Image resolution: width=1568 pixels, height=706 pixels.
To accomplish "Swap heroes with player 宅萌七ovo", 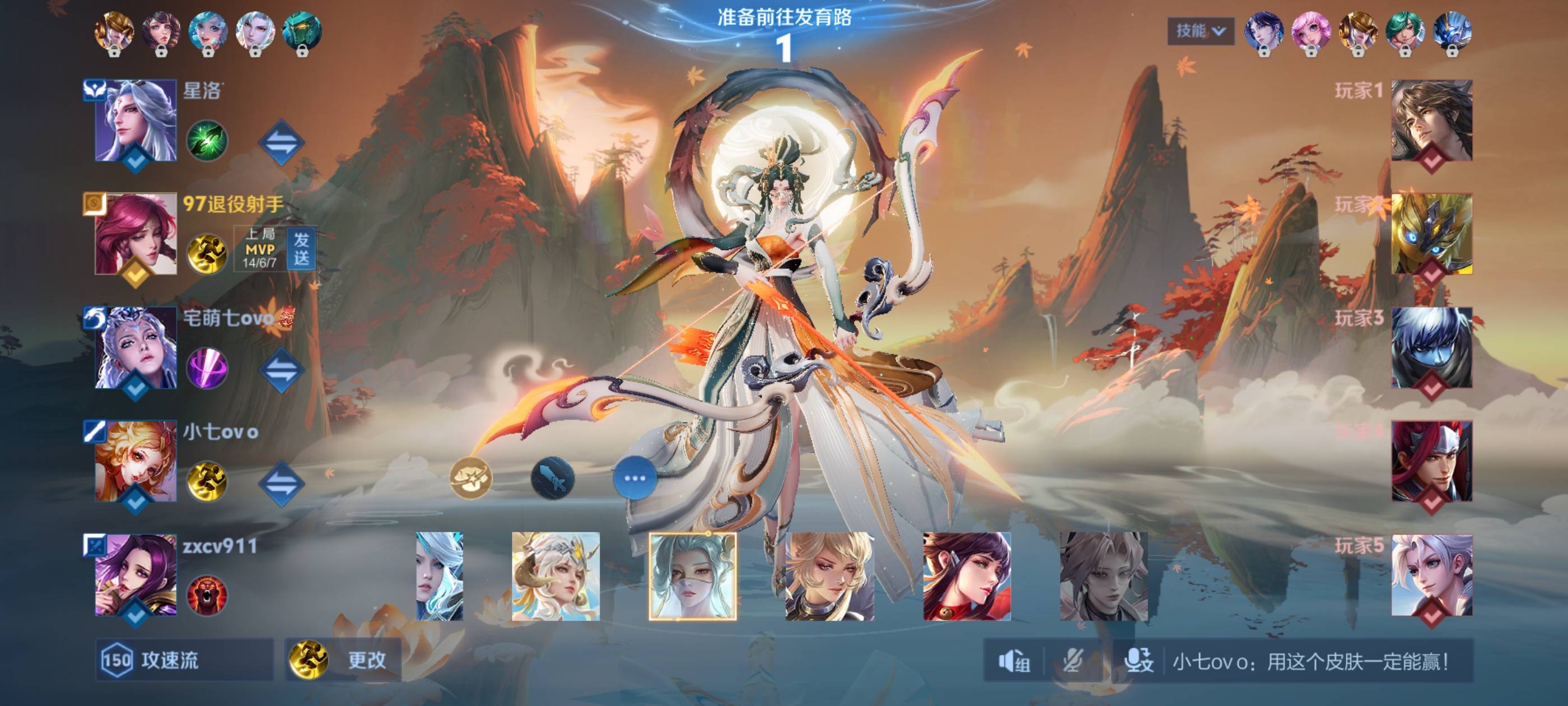I will (281, 369).
